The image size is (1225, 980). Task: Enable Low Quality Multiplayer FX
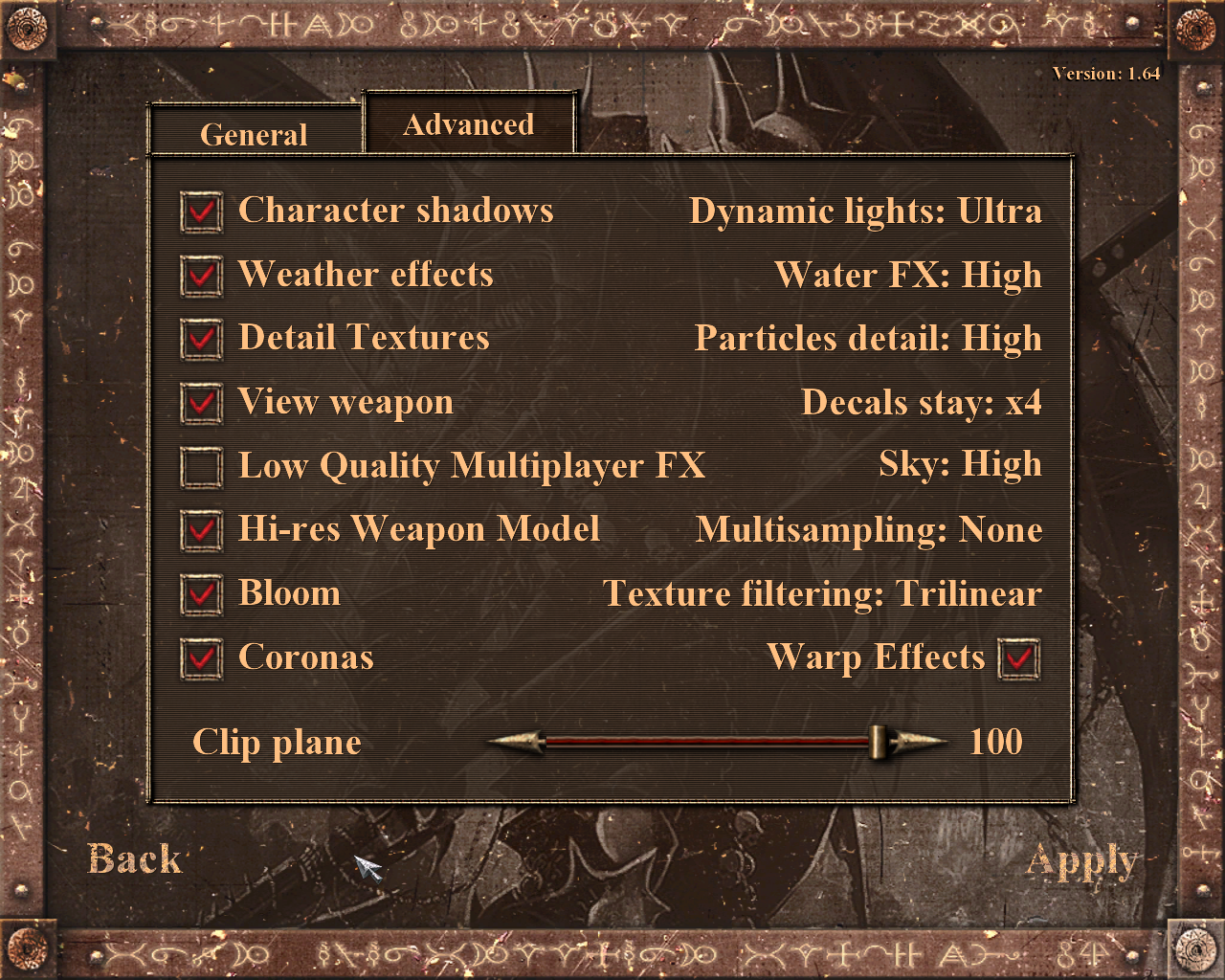(x=201, y=467)
